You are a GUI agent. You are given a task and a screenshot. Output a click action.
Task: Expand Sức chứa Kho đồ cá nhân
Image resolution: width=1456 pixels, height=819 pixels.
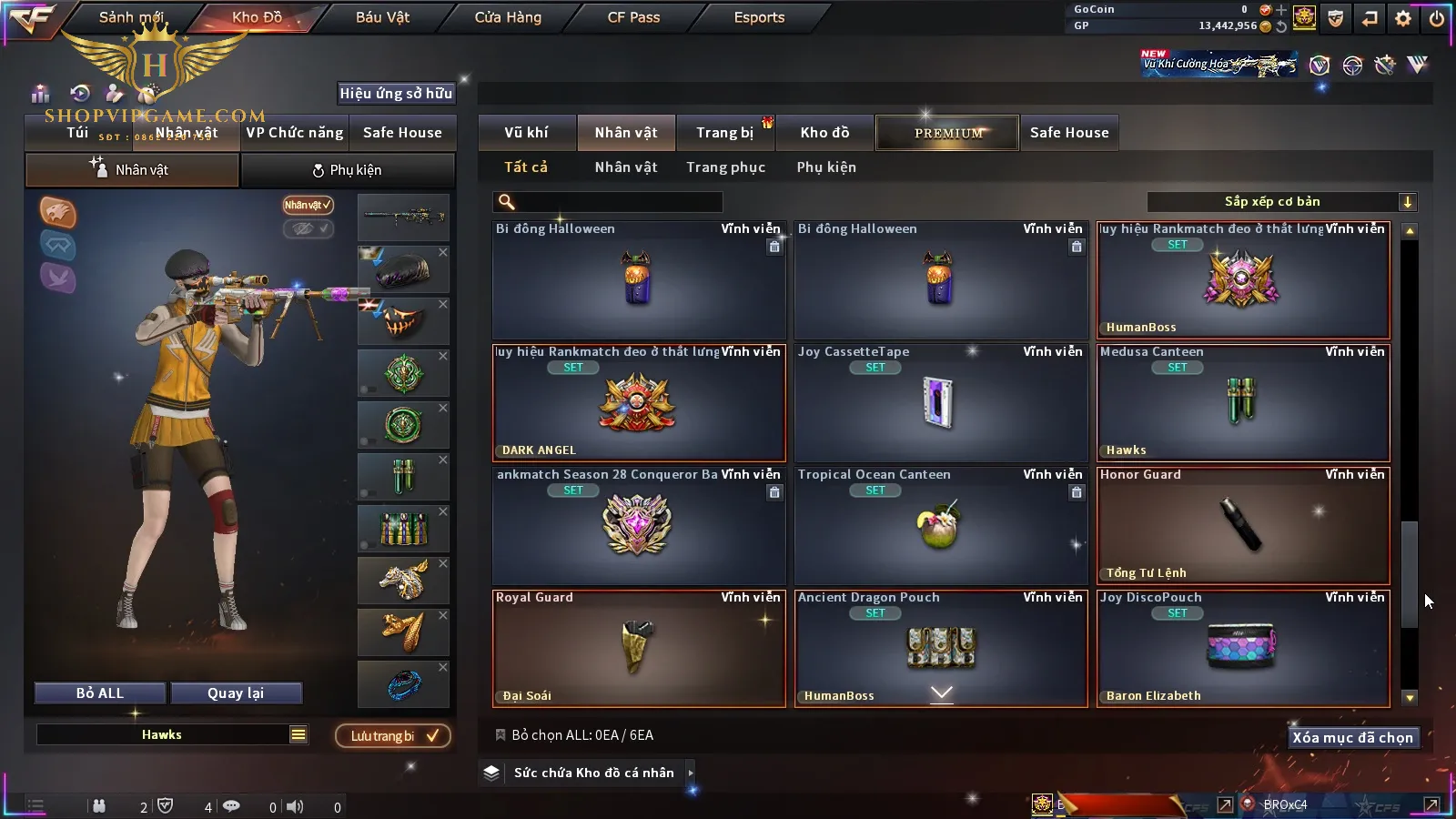(594, 773)
